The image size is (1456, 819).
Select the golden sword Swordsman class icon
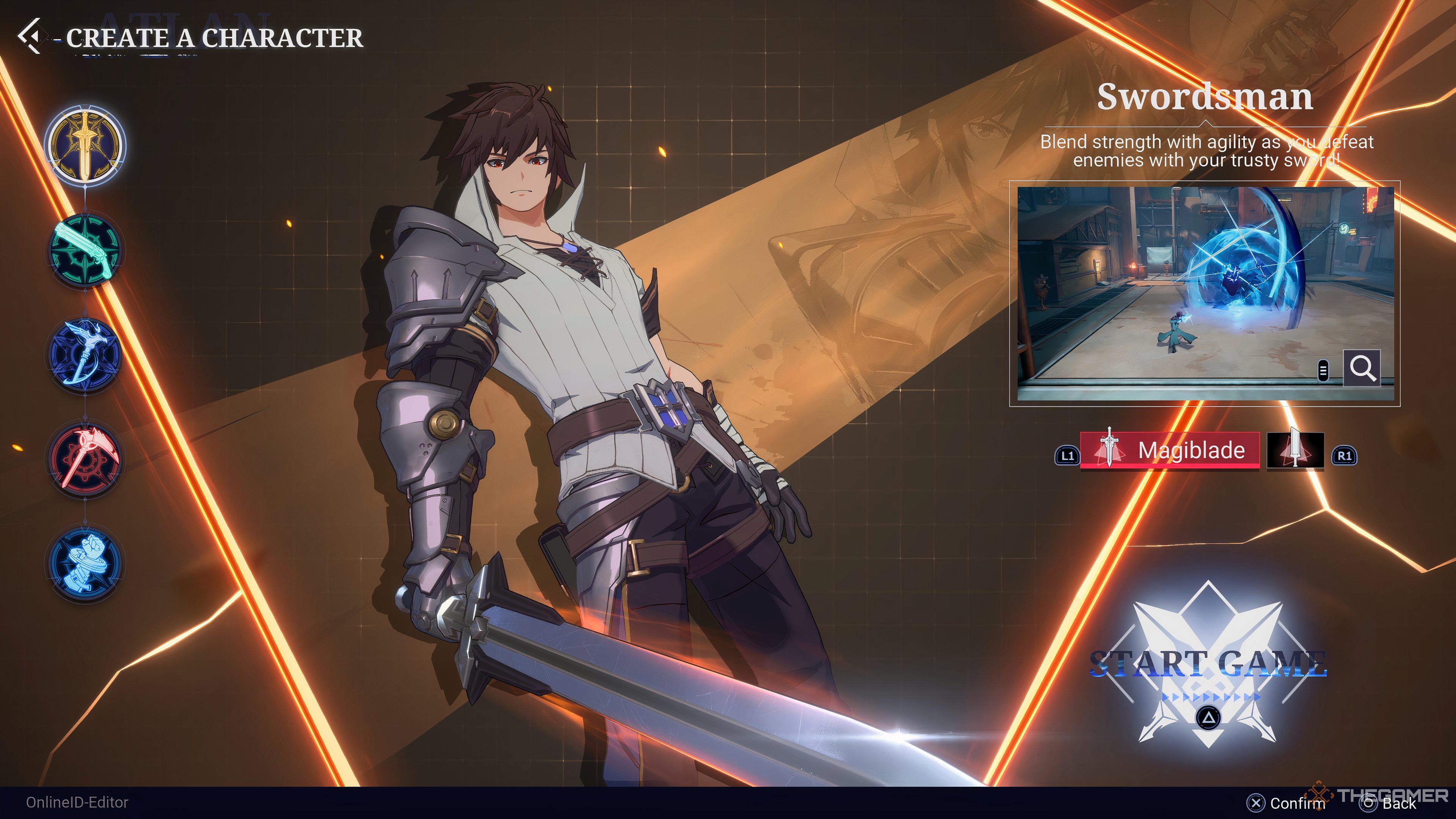point(85,145)
